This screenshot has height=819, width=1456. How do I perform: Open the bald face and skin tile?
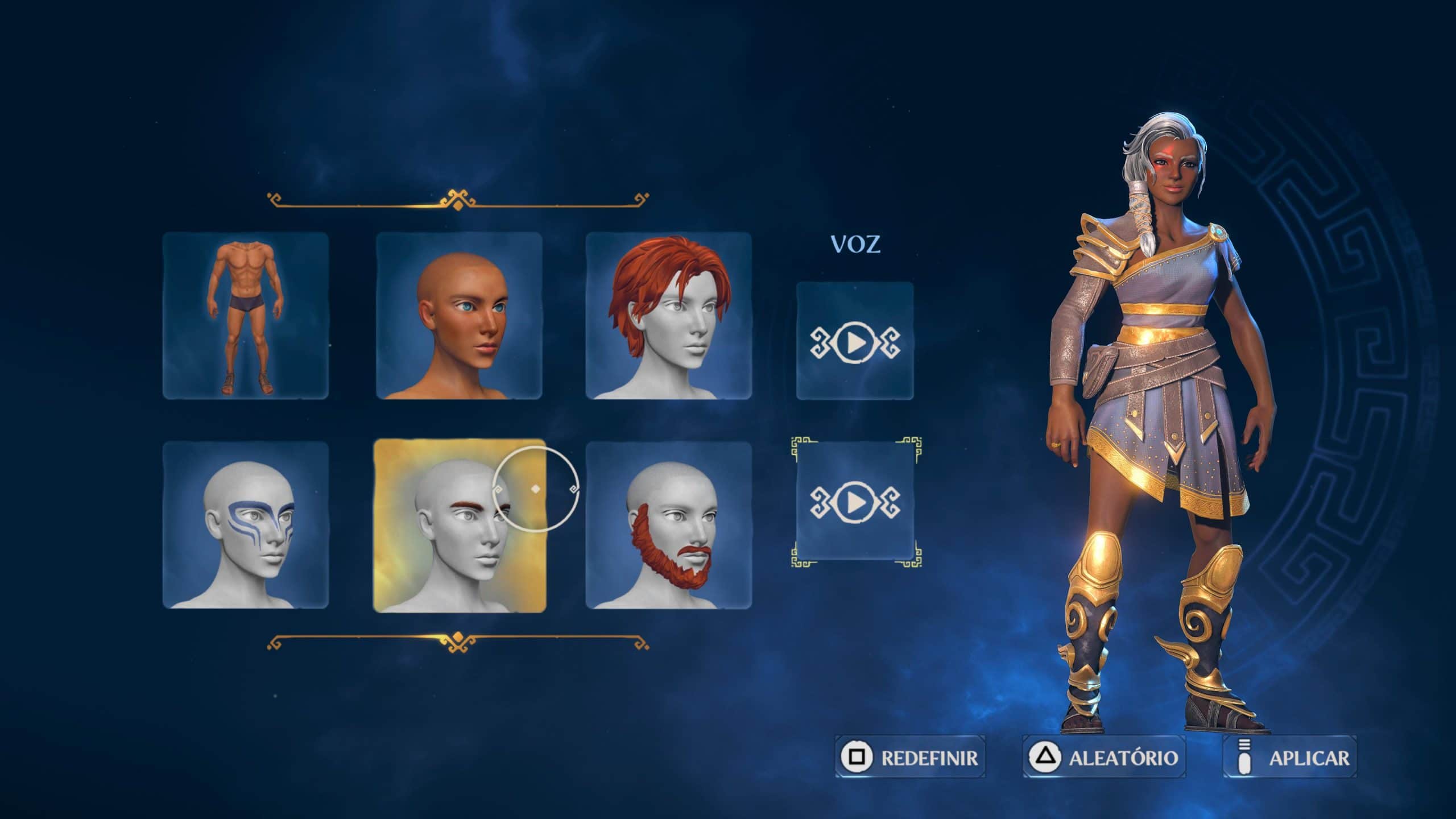pos(459,316)
